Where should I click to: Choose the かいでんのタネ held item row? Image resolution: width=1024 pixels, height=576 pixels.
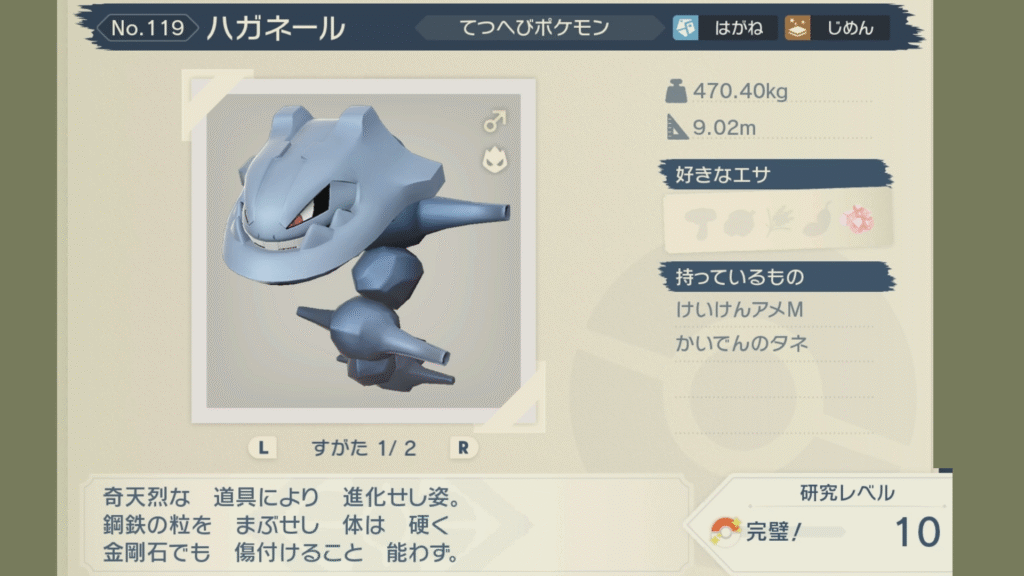(742, 344)
